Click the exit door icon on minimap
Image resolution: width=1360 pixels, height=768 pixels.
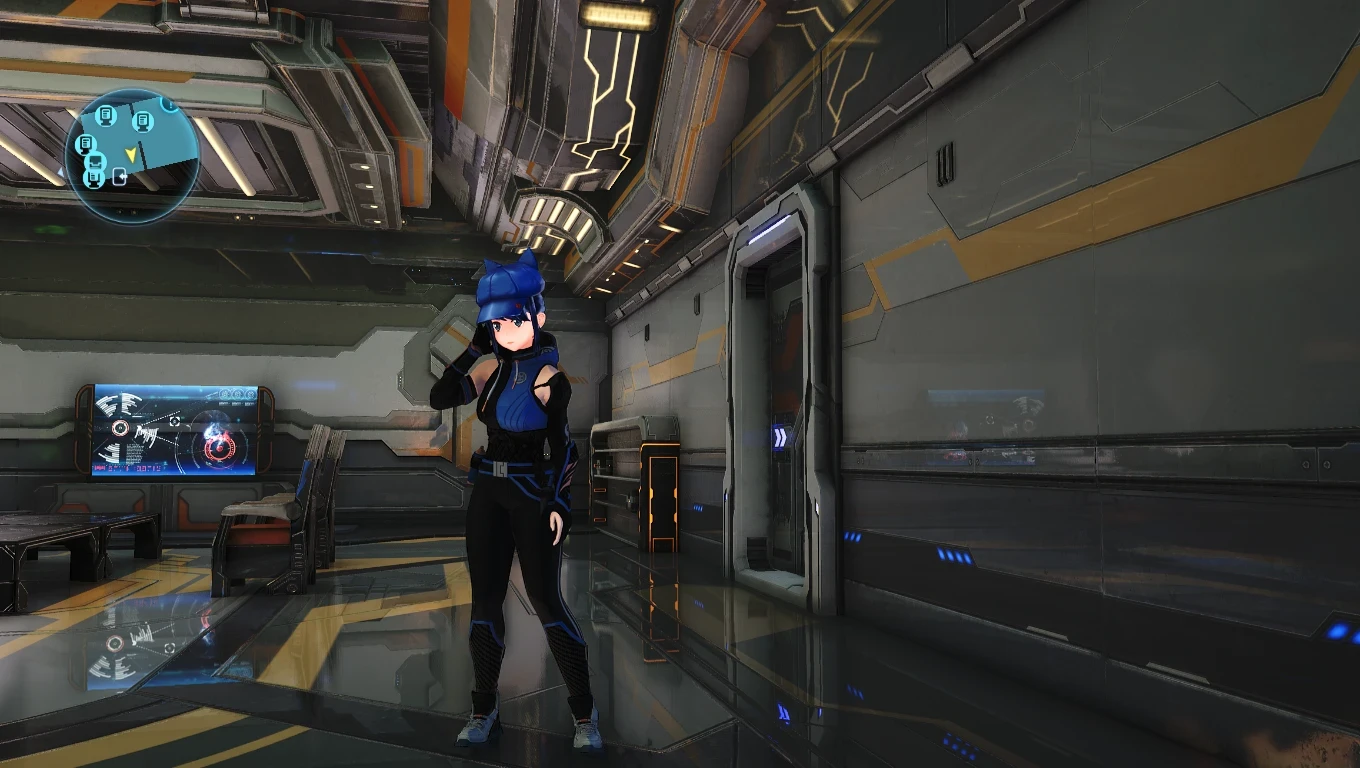click(119, 176)
